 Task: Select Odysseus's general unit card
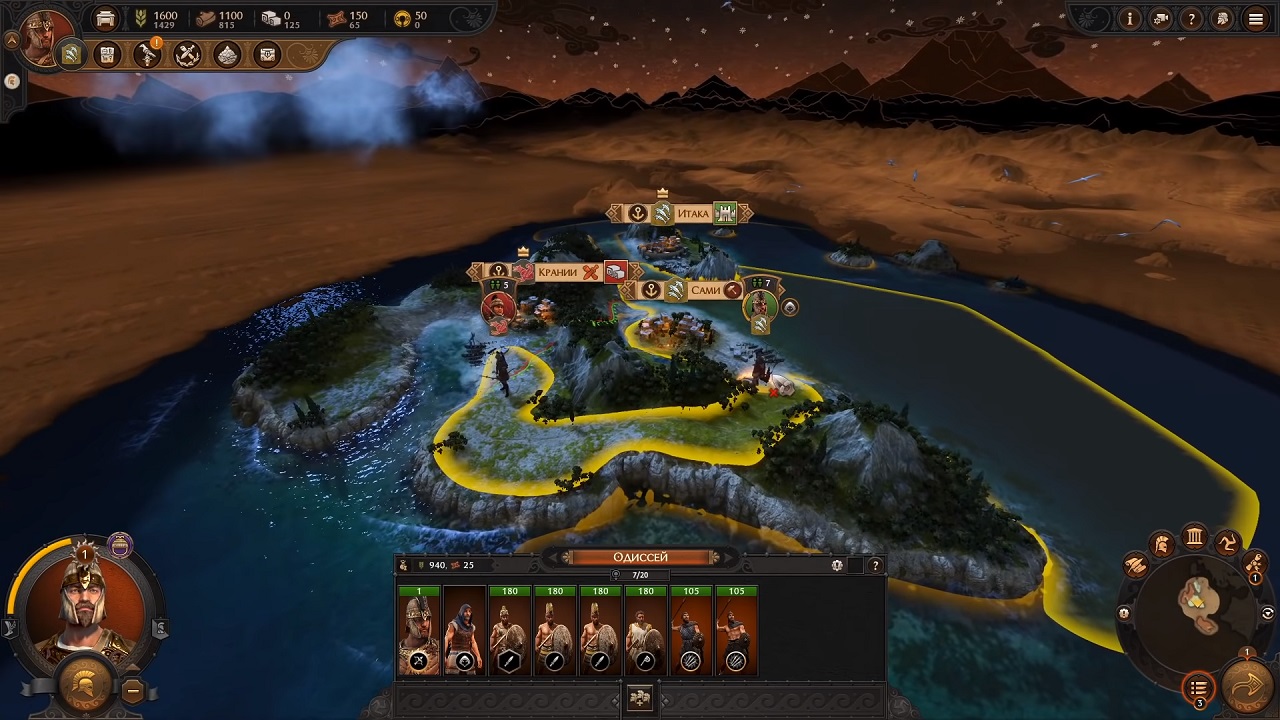click(x=419, y=632)
